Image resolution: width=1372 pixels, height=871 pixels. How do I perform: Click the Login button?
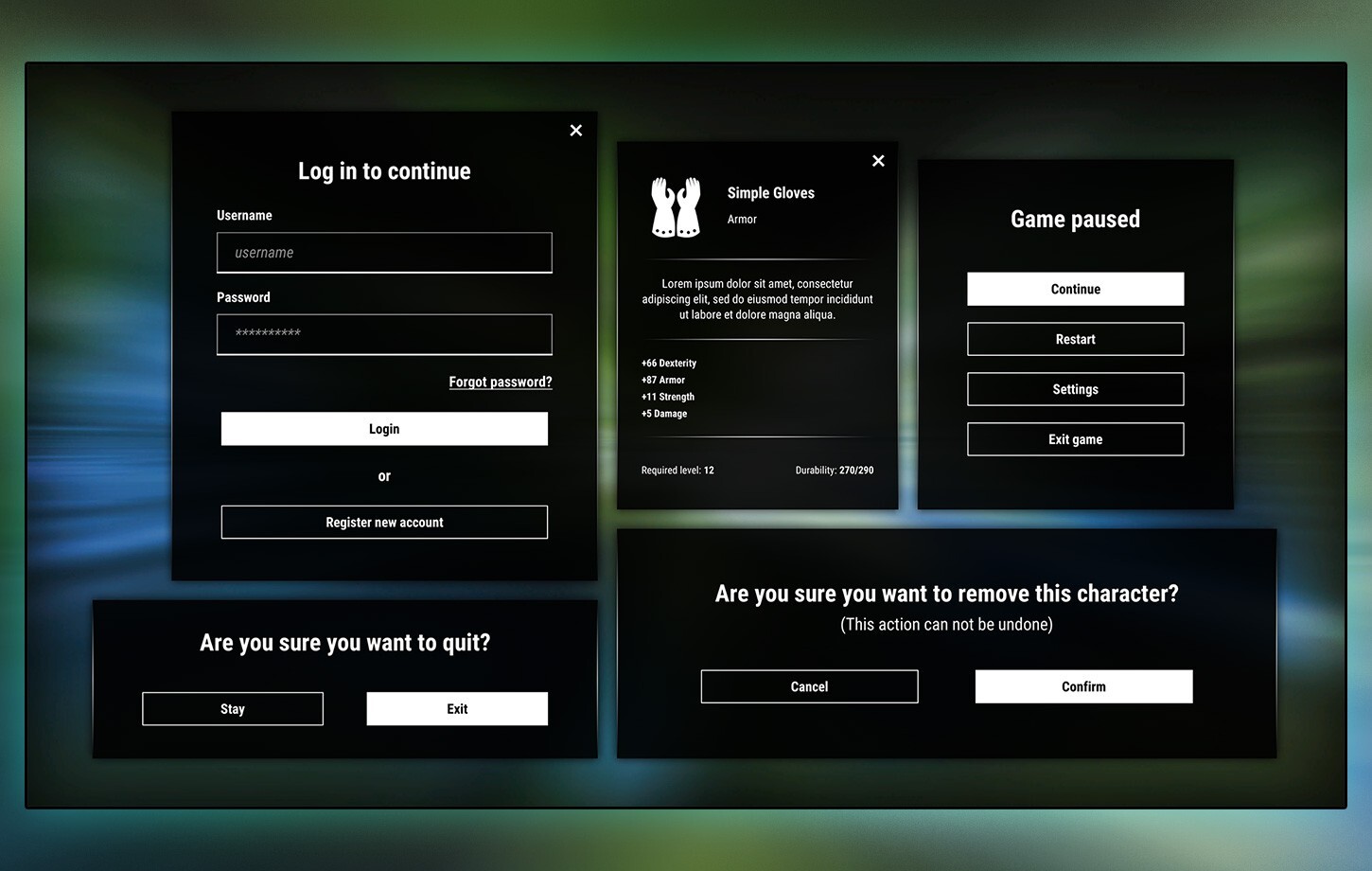point(384,428)
